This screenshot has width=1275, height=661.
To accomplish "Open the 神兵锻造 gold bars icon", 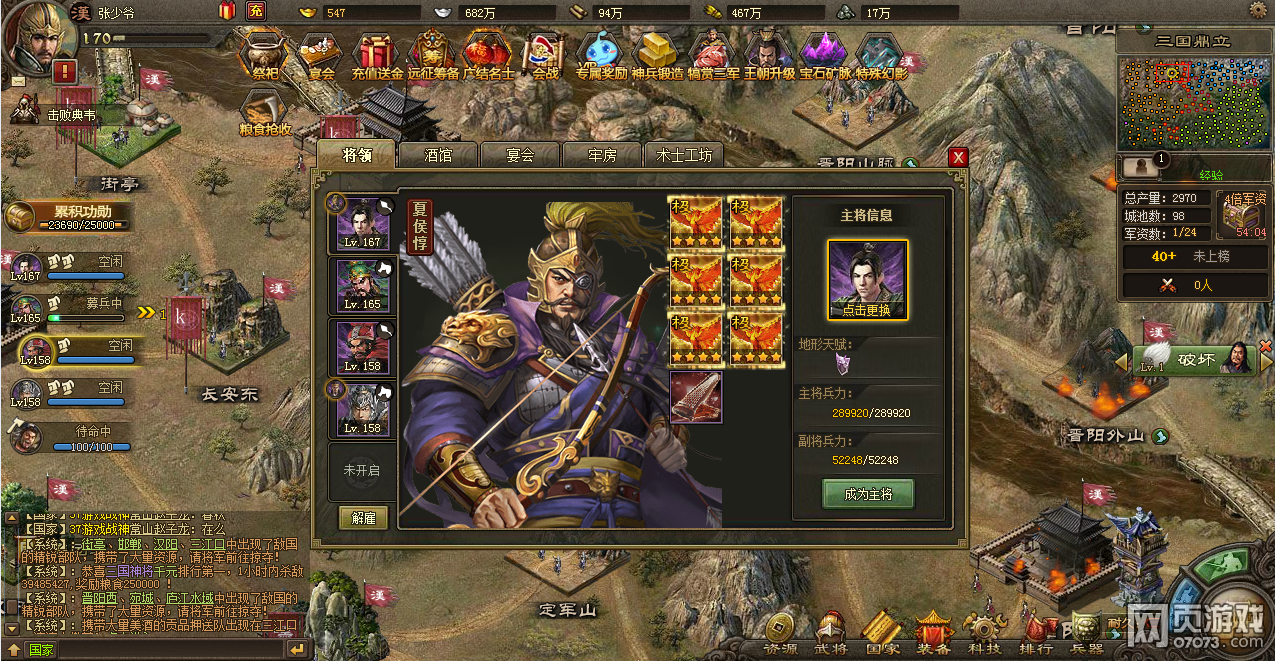I will click(657, 54).
